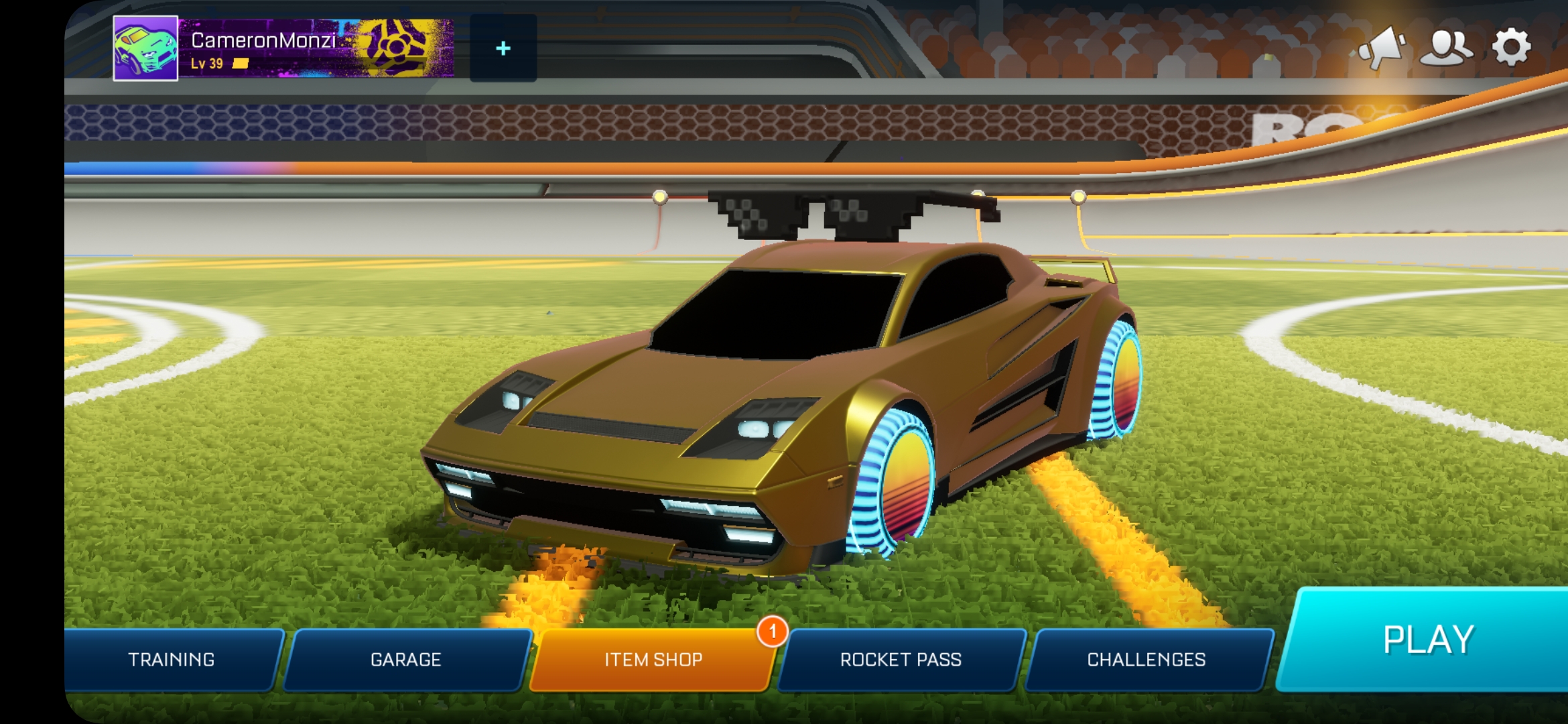Viewport: 1568px width, 724px height.
Task: Add a party member with plus button
Action: pos(503,48)
